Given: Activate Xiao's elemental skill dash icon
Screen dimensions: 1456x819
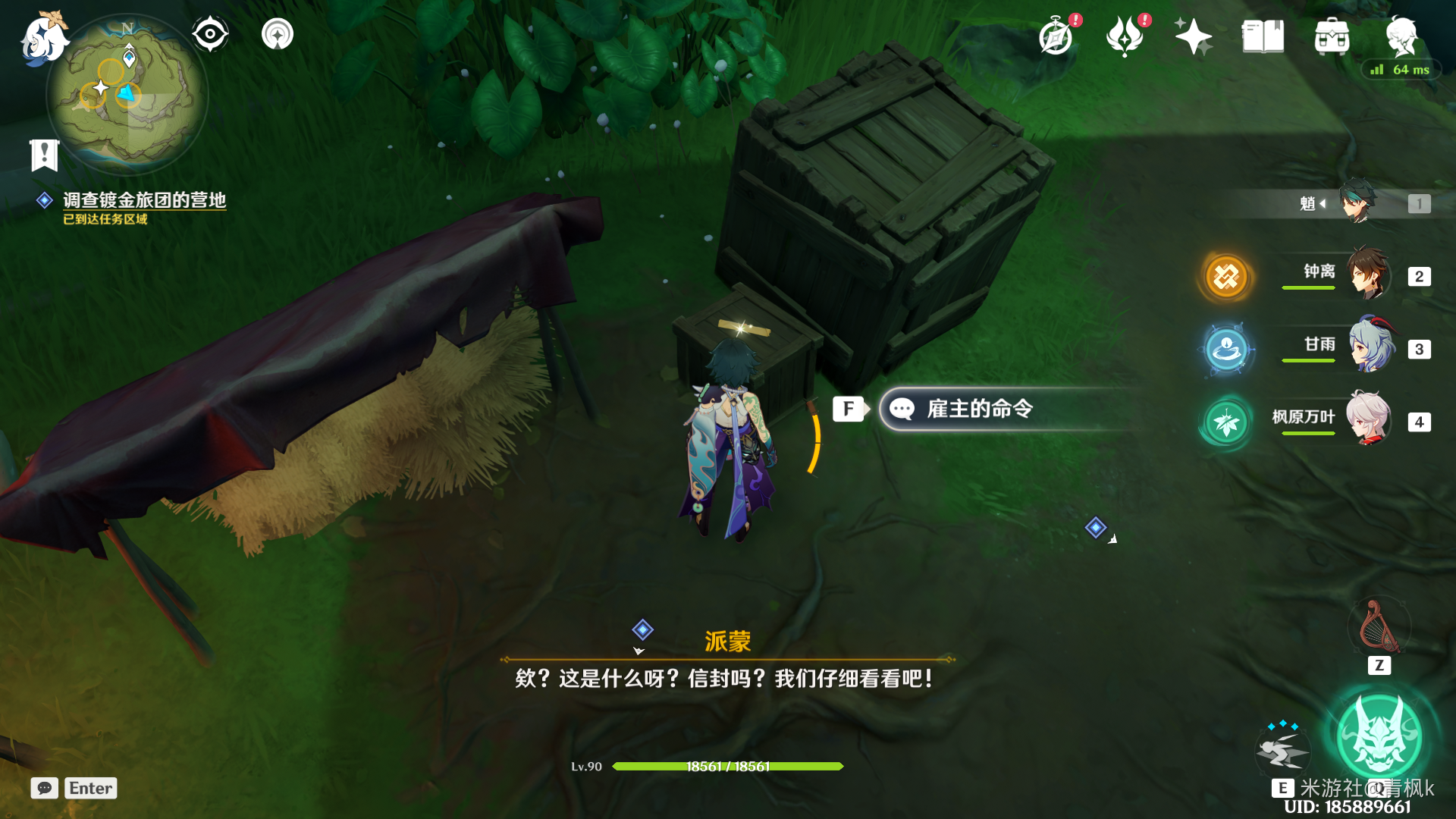Looking at the screenshot, I should coord(1282,749).
